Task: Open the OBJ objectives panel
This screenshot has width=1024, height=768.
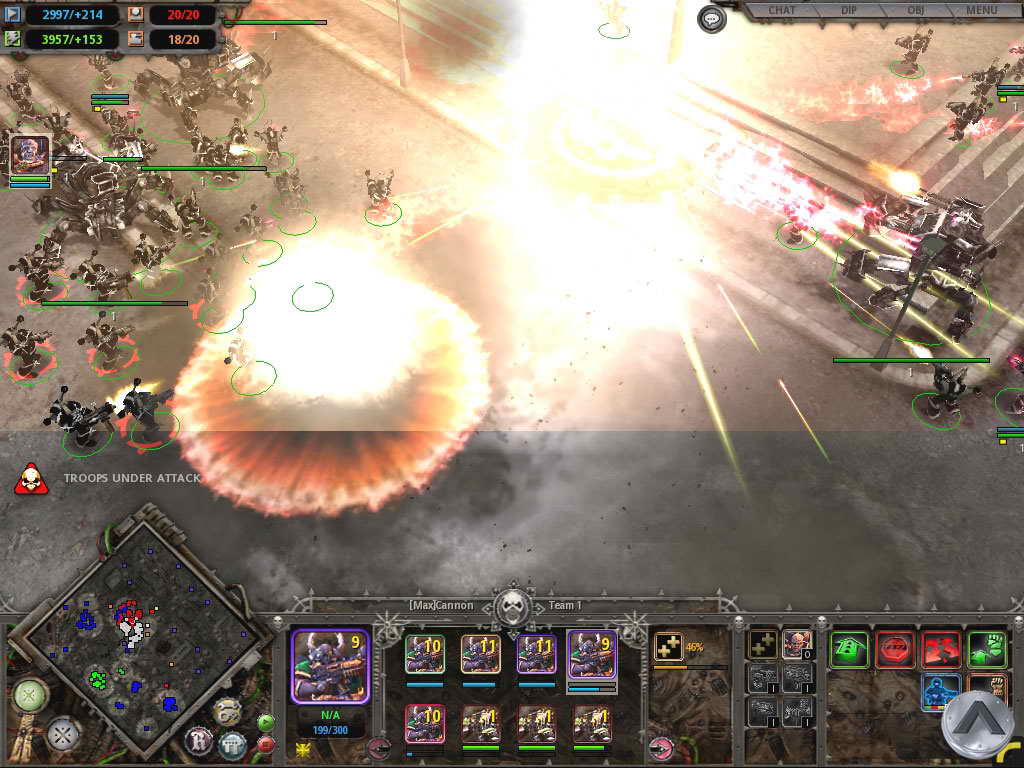Action: (x=914, y=11)
